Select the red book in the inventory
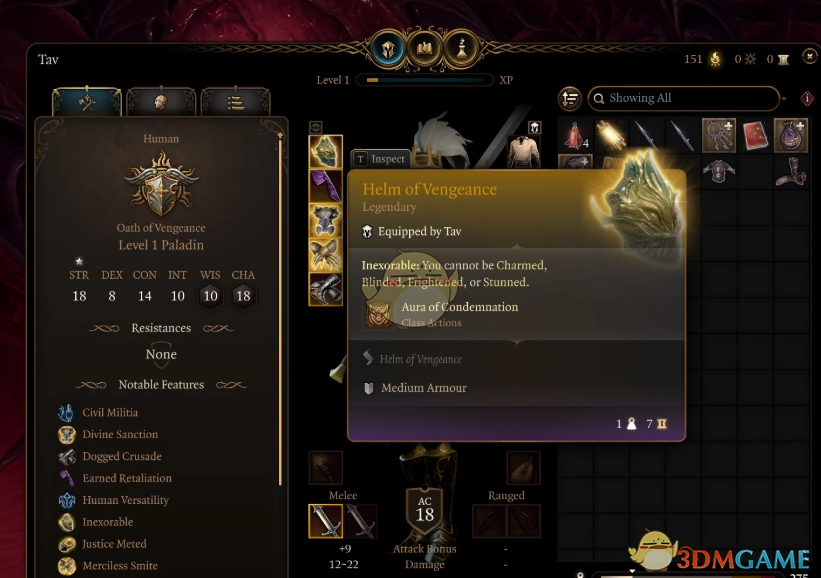The height and width of the screenshot is (578, 821). pyautogui.click(x=754, y=135)
